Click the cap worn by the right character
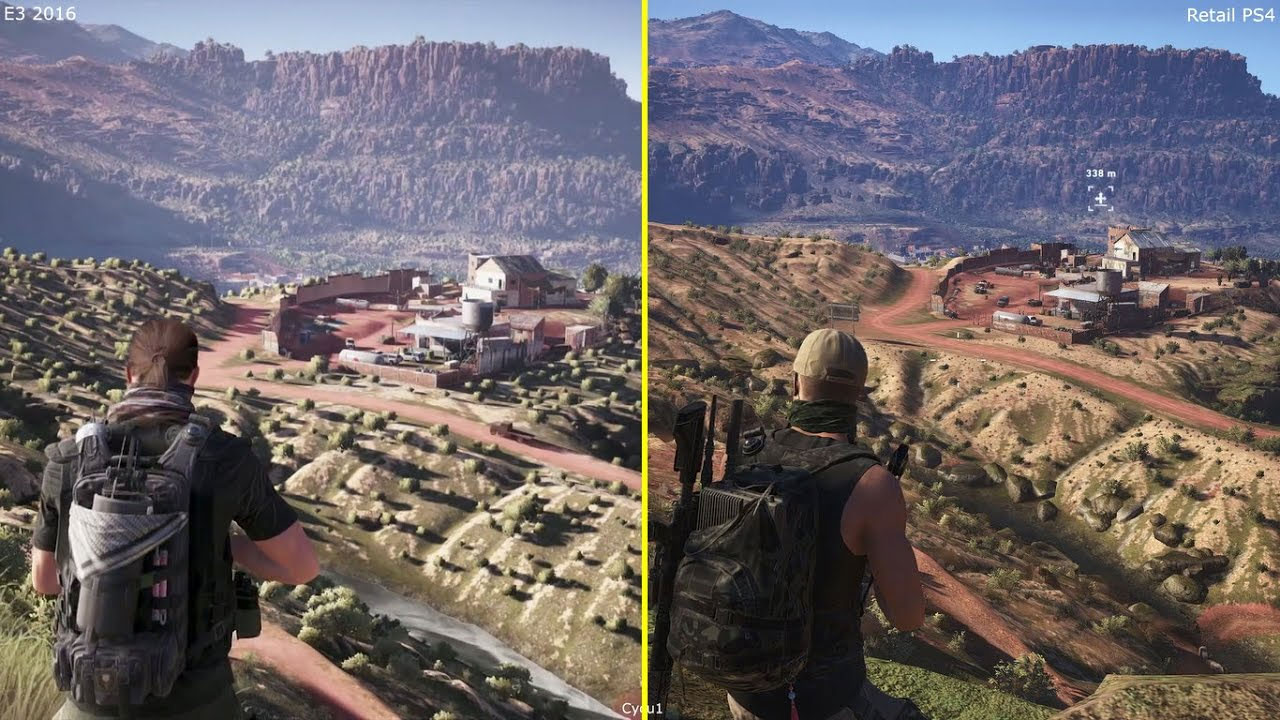1280x720 pixels. point(832,352)
